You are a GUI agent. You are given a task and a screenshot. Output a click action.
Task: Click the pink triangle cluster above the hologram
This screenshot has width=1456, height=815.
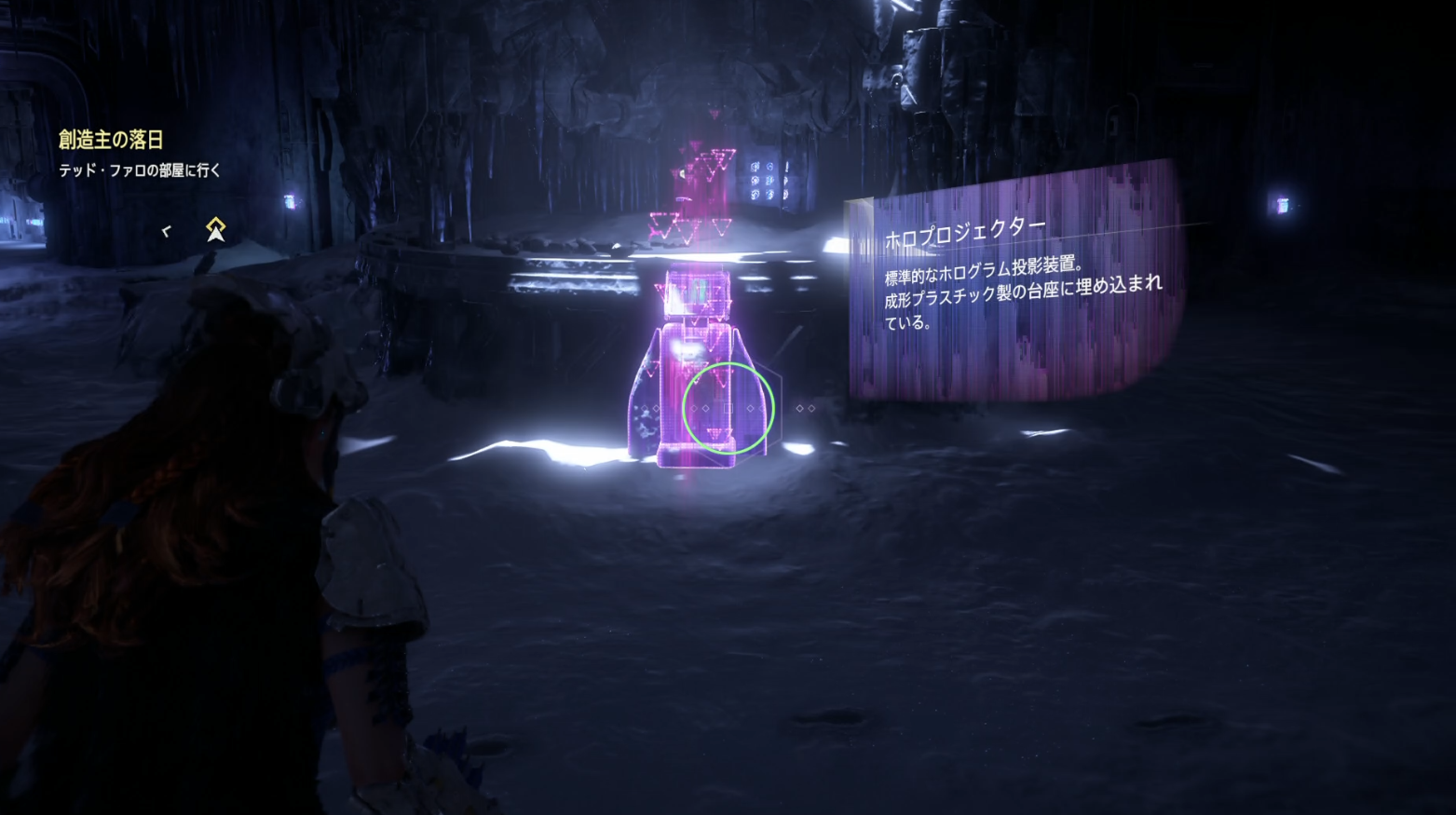click(708, 168)
